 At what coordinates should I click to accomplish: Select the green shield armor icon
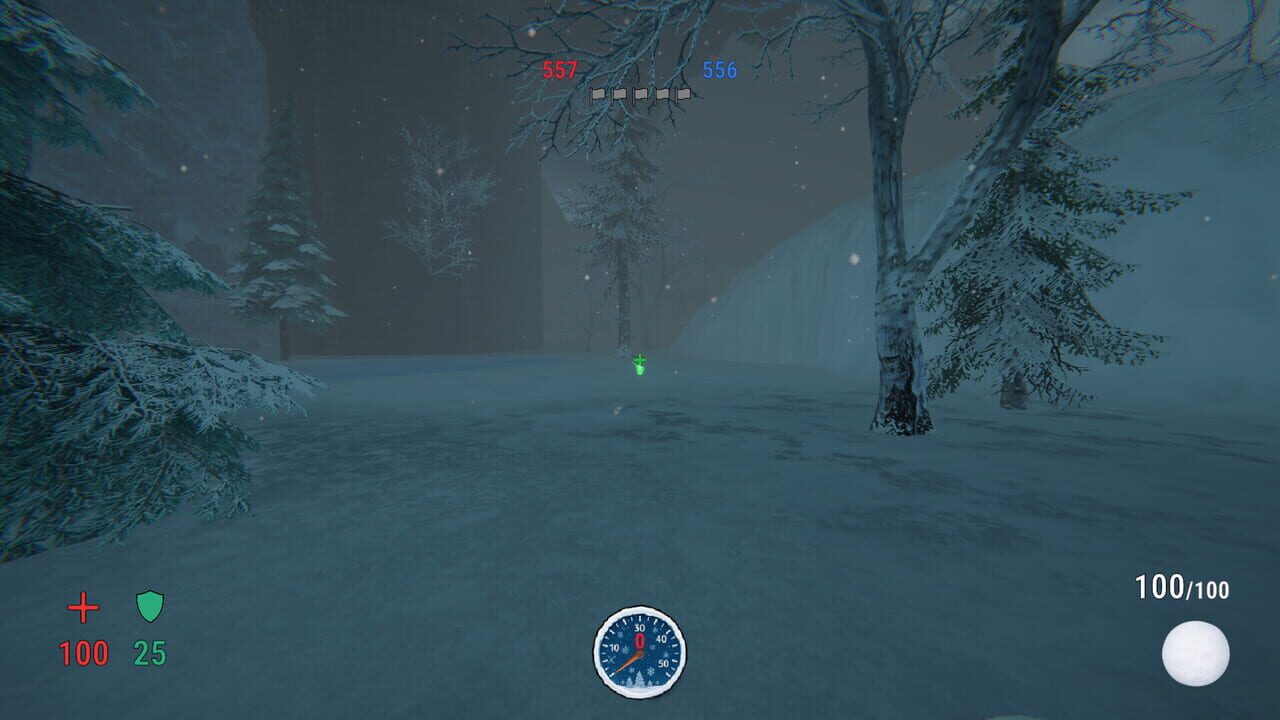(148, 604)
